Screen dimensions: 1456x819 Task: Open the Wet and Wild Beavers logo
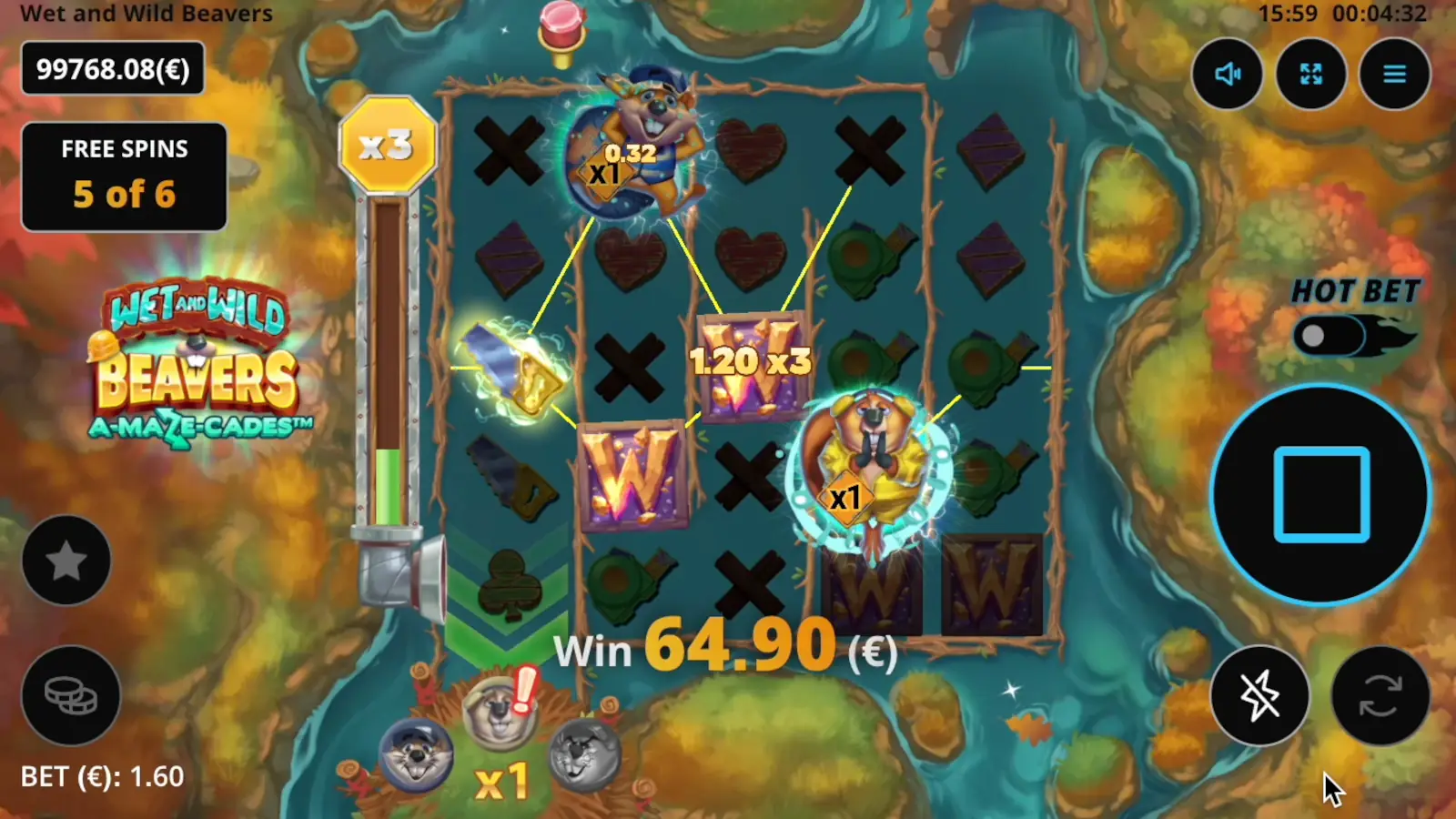(x=200, y=364)
